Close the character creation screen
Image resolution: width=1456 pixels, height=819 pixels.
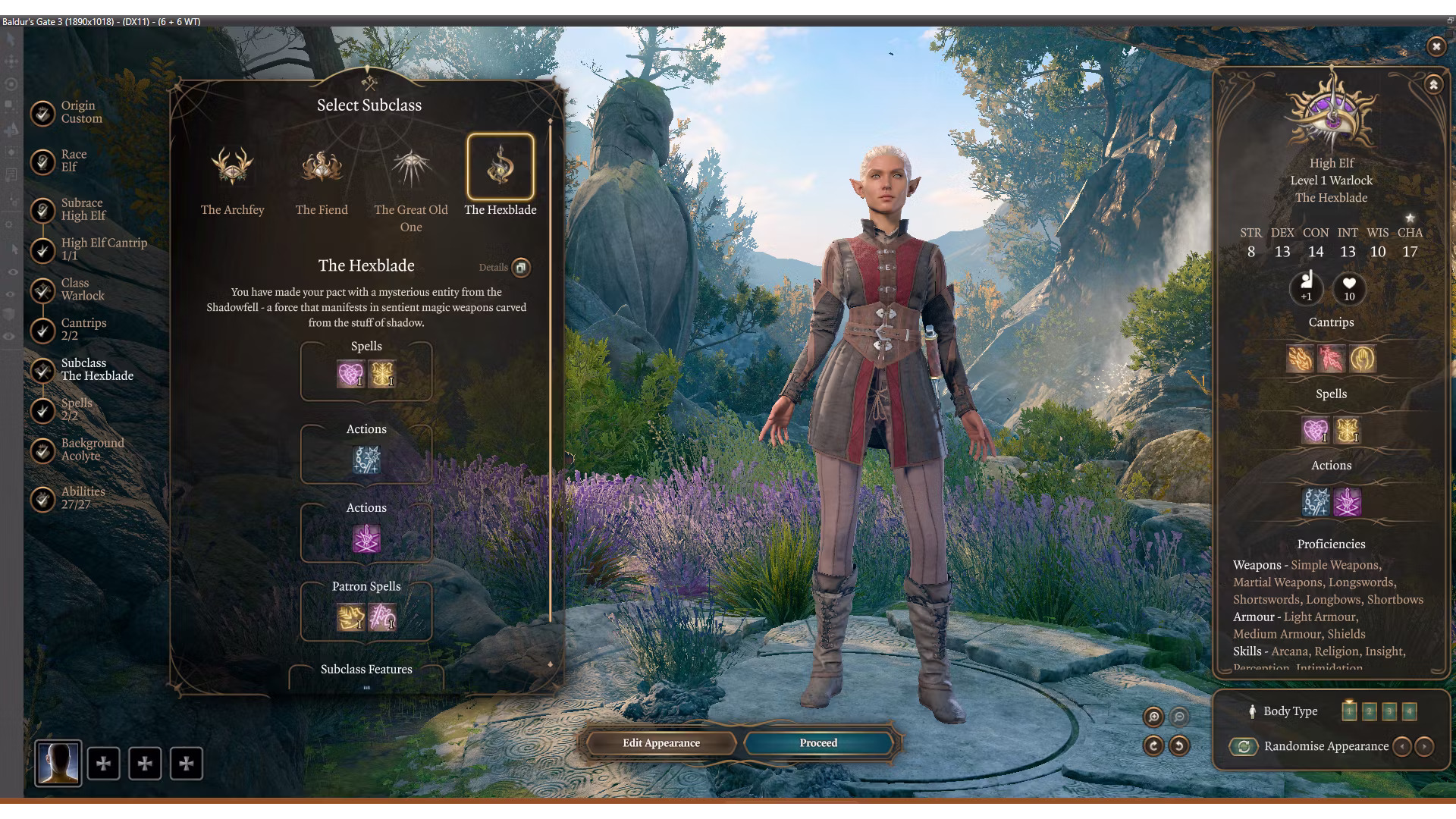(x=1436, y=47)
